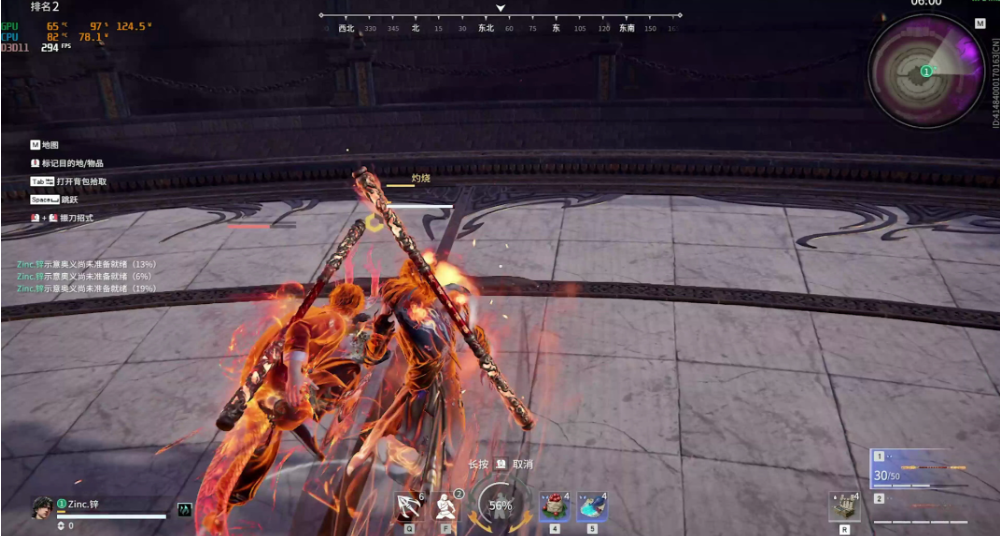This screenshot has height=536, width=1000.
Task: Click the green buff status icon
Action: point(185,509)
